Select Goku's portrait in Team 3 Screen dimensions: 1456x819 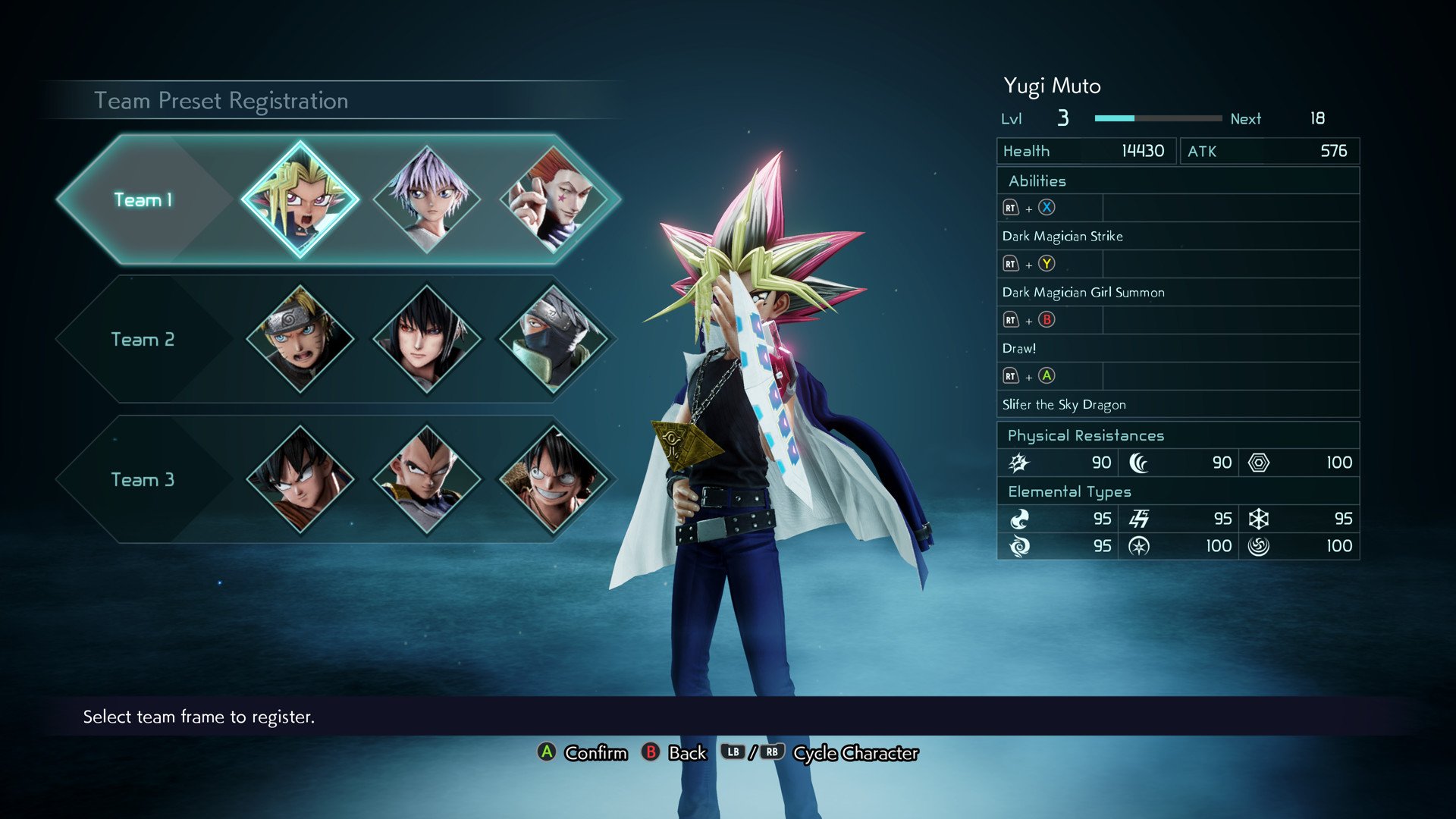[300, 479]
